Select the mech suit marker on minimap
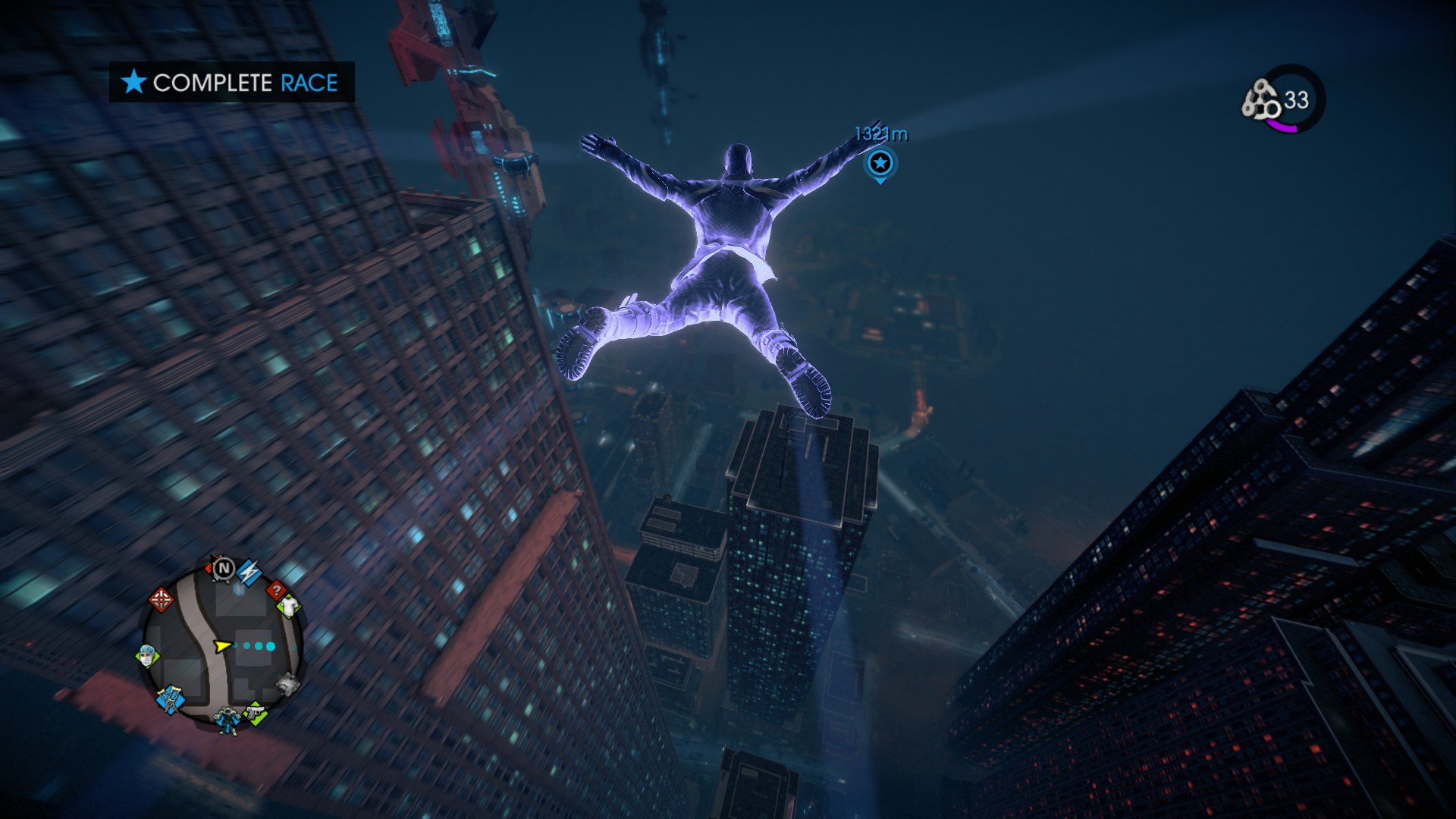This screenshot has width=1456, height=819. (226, 719)
